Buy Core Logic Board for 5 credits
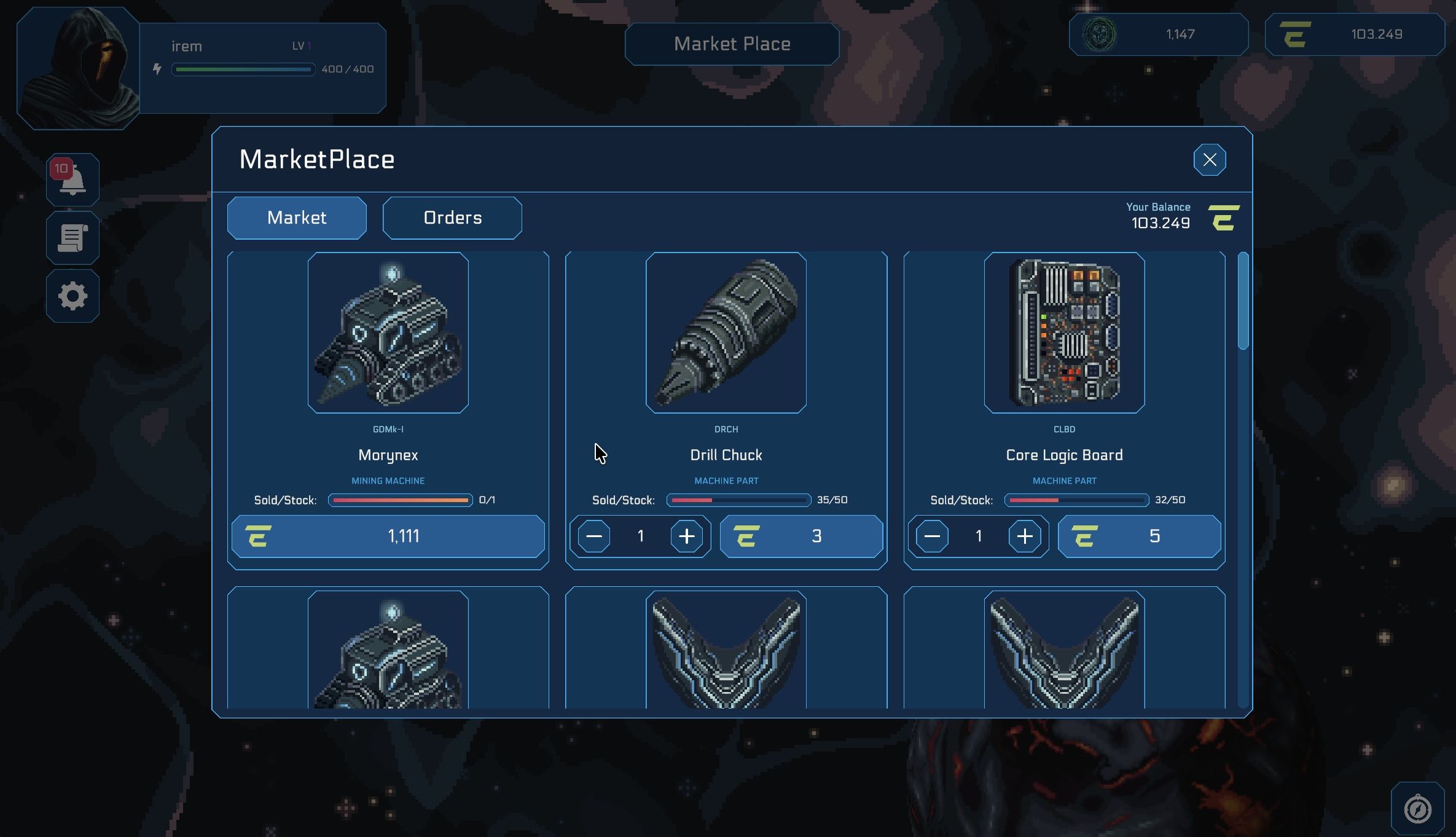 click(x=1139, y=536)
